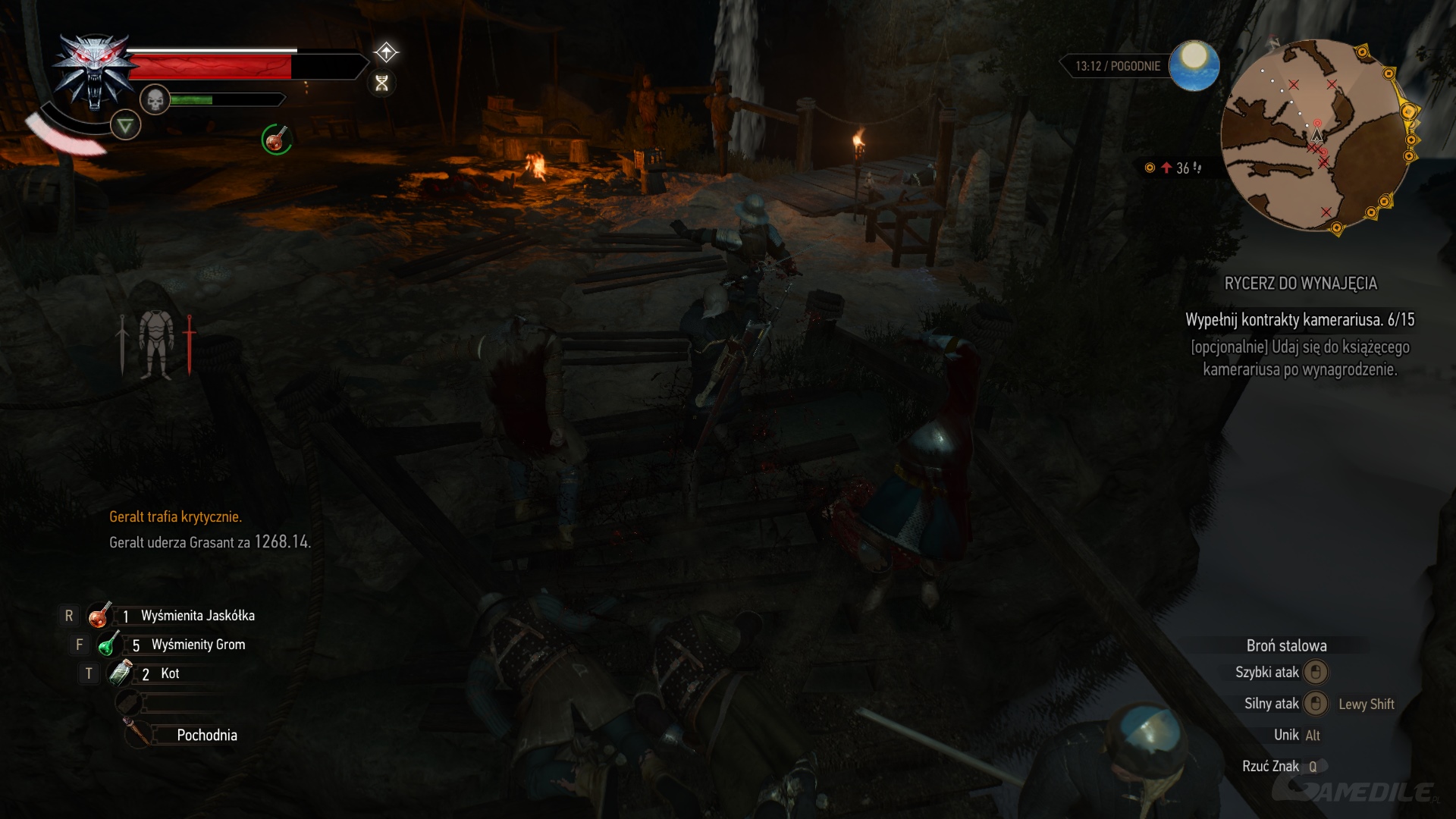Image resolution: width=1456 pixels, height=819 pixels.
Task: Click the skull toxicity icon
Action: coord(155,99)
